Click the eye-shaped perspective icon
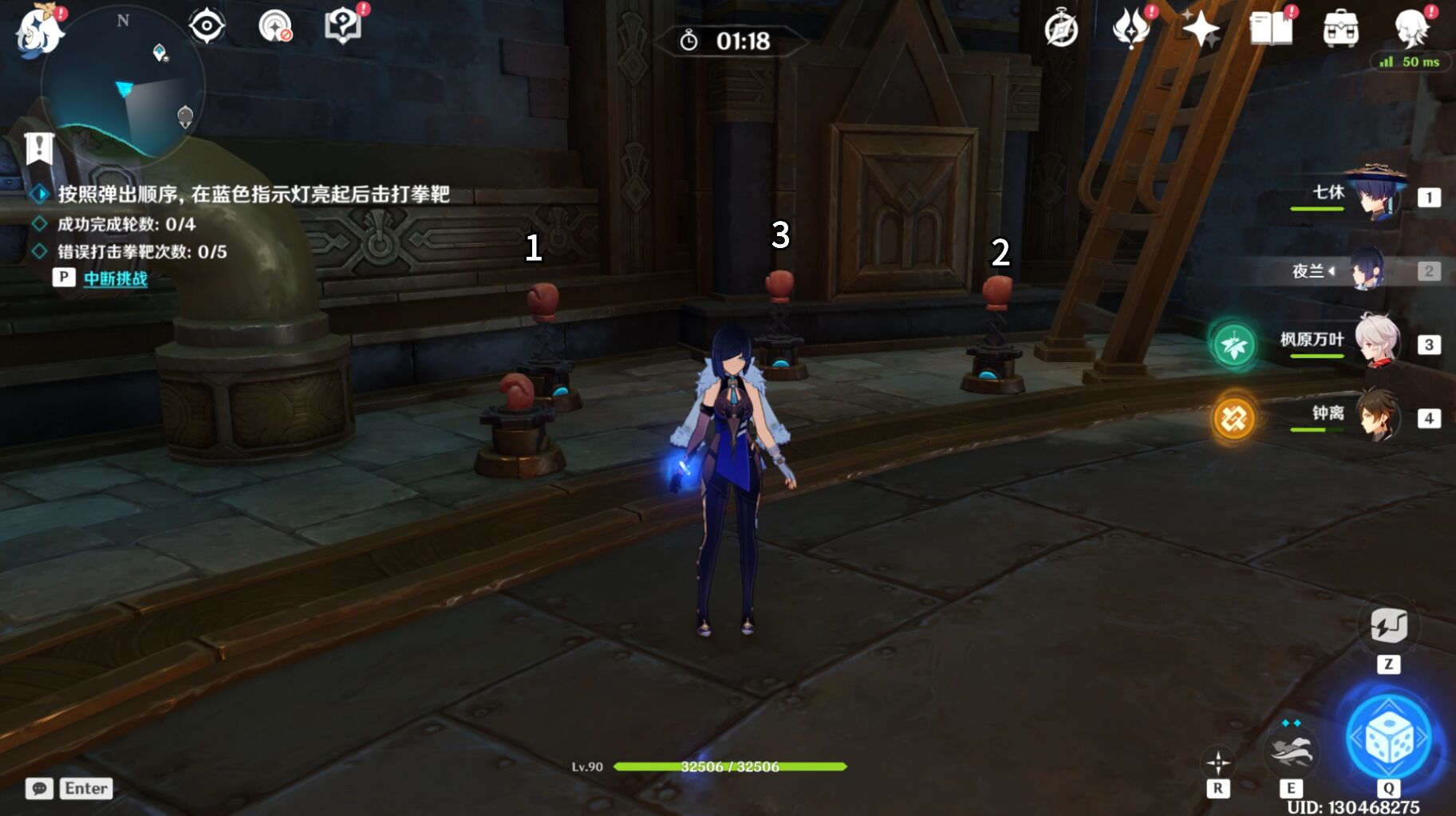The width and height of the screenshot is (1456, 816). 207,25
